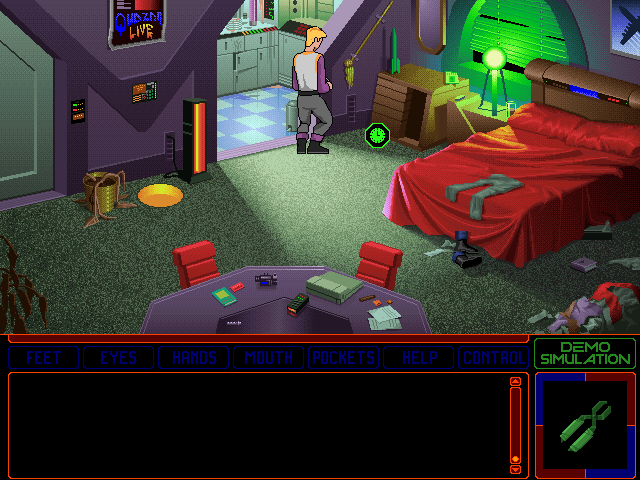Select the green pliers inventory item
The height and width of the screenshot is (480, 640).
click(x=584, y=424)
